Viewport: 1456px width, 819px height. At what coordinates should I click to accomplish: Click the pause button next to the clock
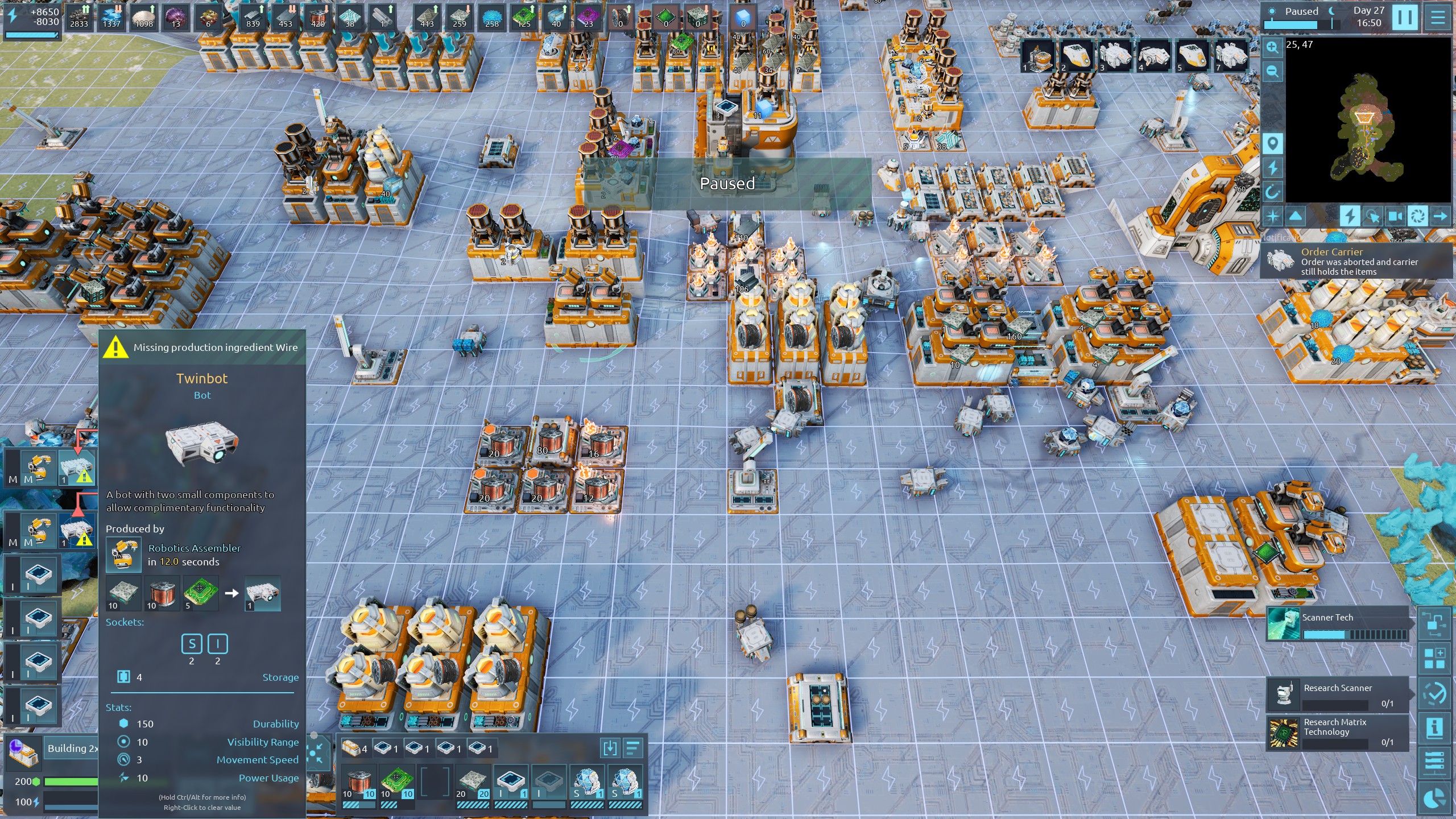point(1404,17)
